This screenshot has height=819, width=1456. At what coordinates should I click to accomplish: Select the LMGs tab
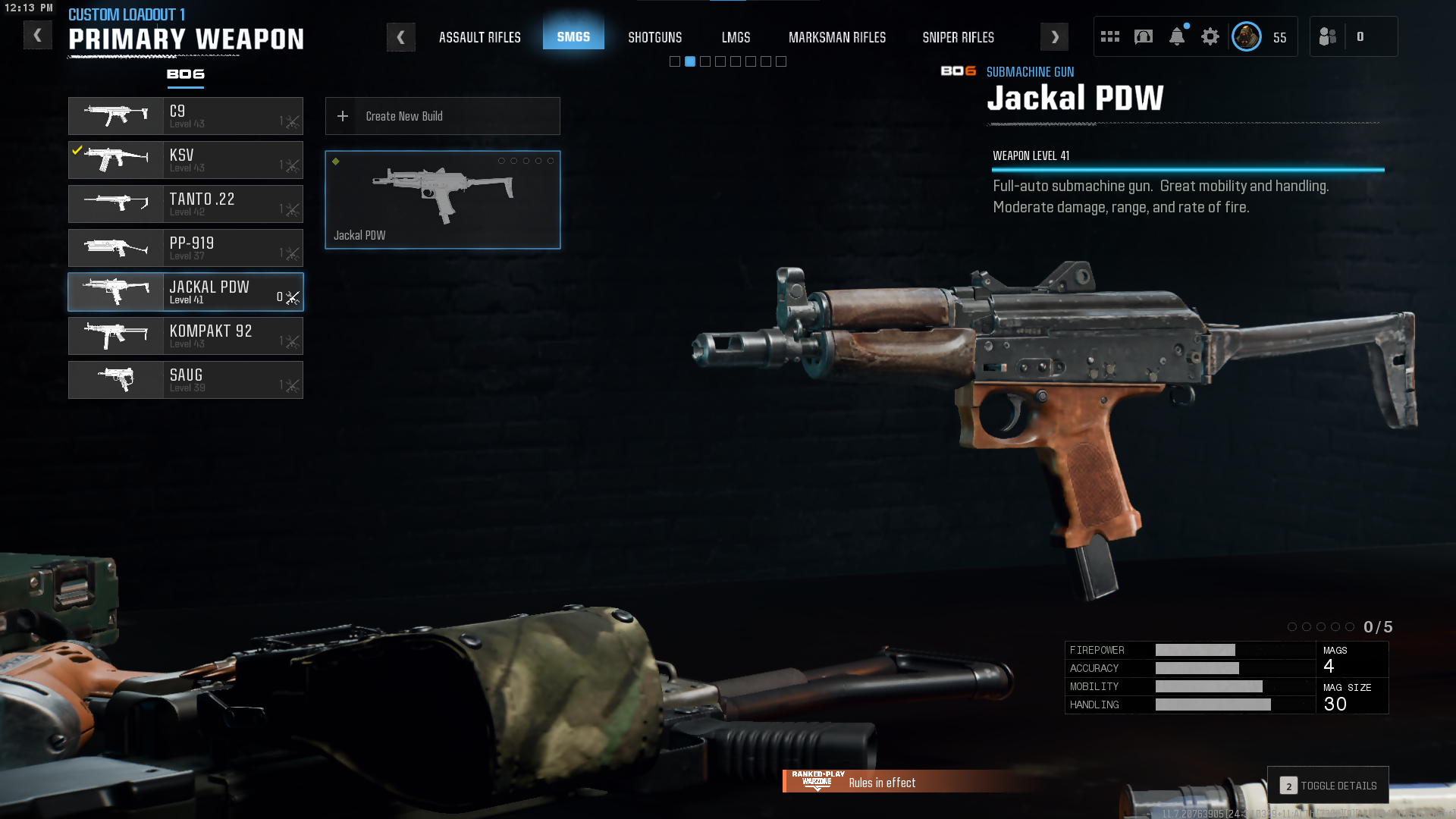pos(736,37)
